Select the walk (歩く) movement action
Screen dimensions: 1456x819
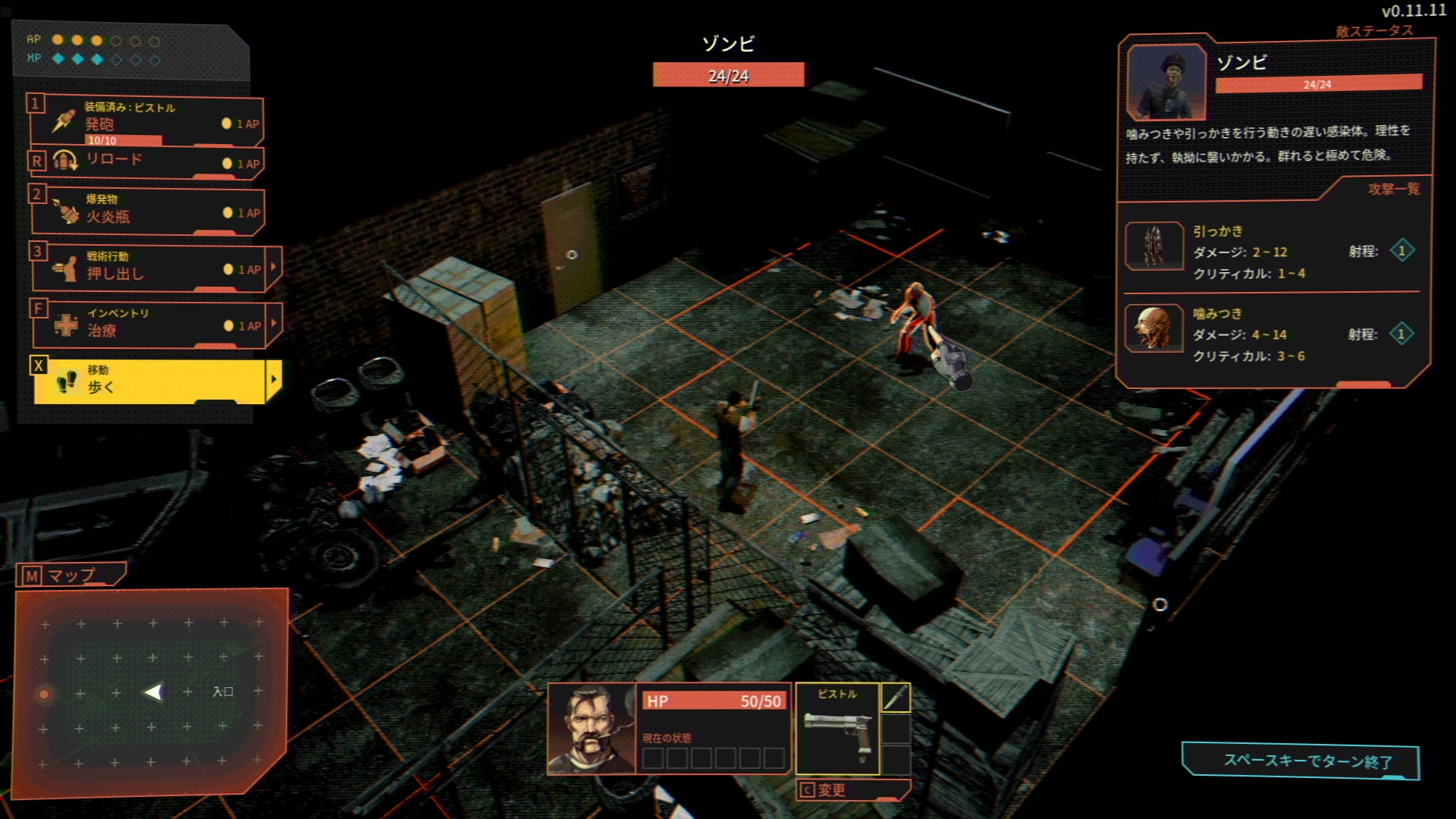coord(148,380)
